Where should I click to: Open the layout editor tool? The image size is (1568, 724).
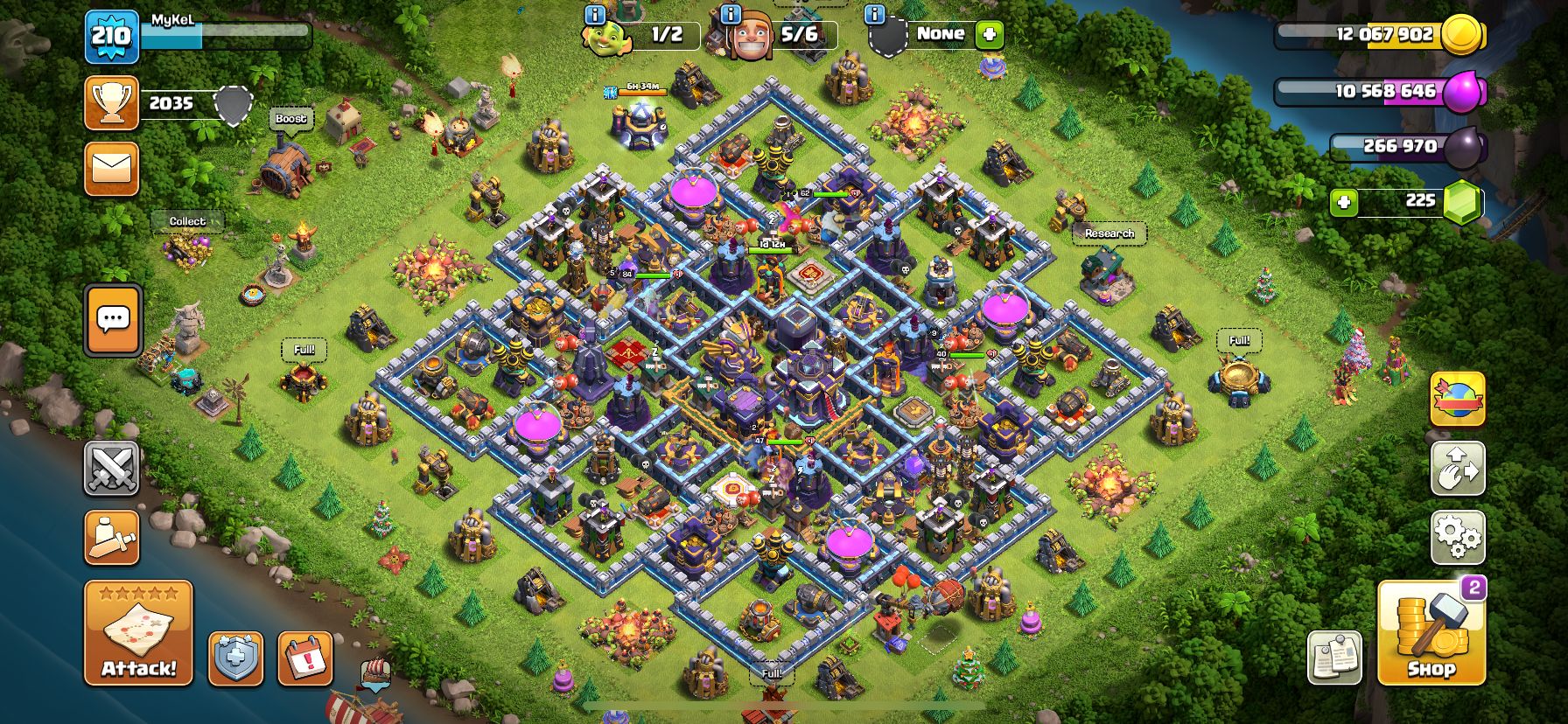(1458, 470)
